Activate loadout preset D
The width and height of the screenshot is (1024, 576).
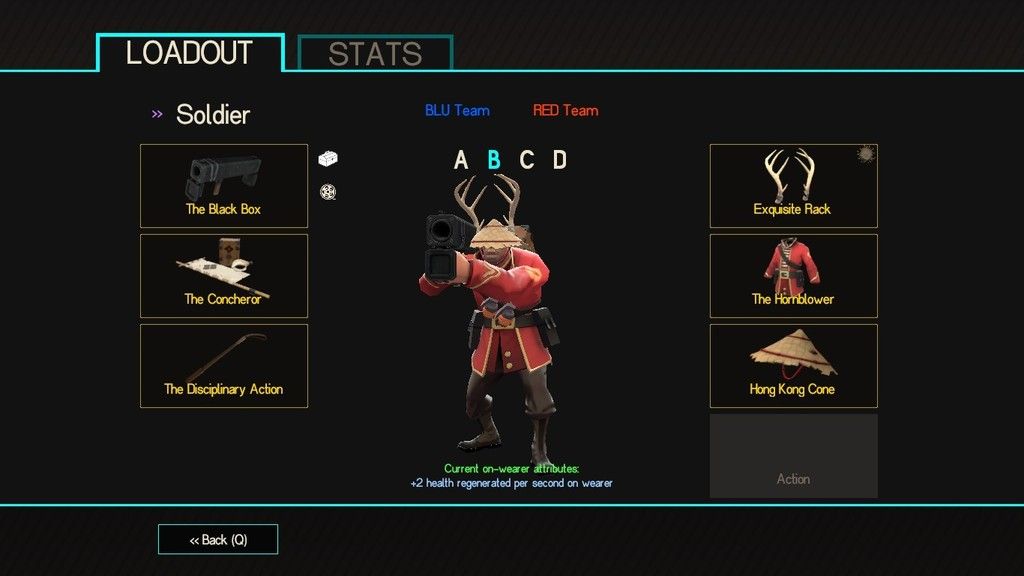pos(560,160)
